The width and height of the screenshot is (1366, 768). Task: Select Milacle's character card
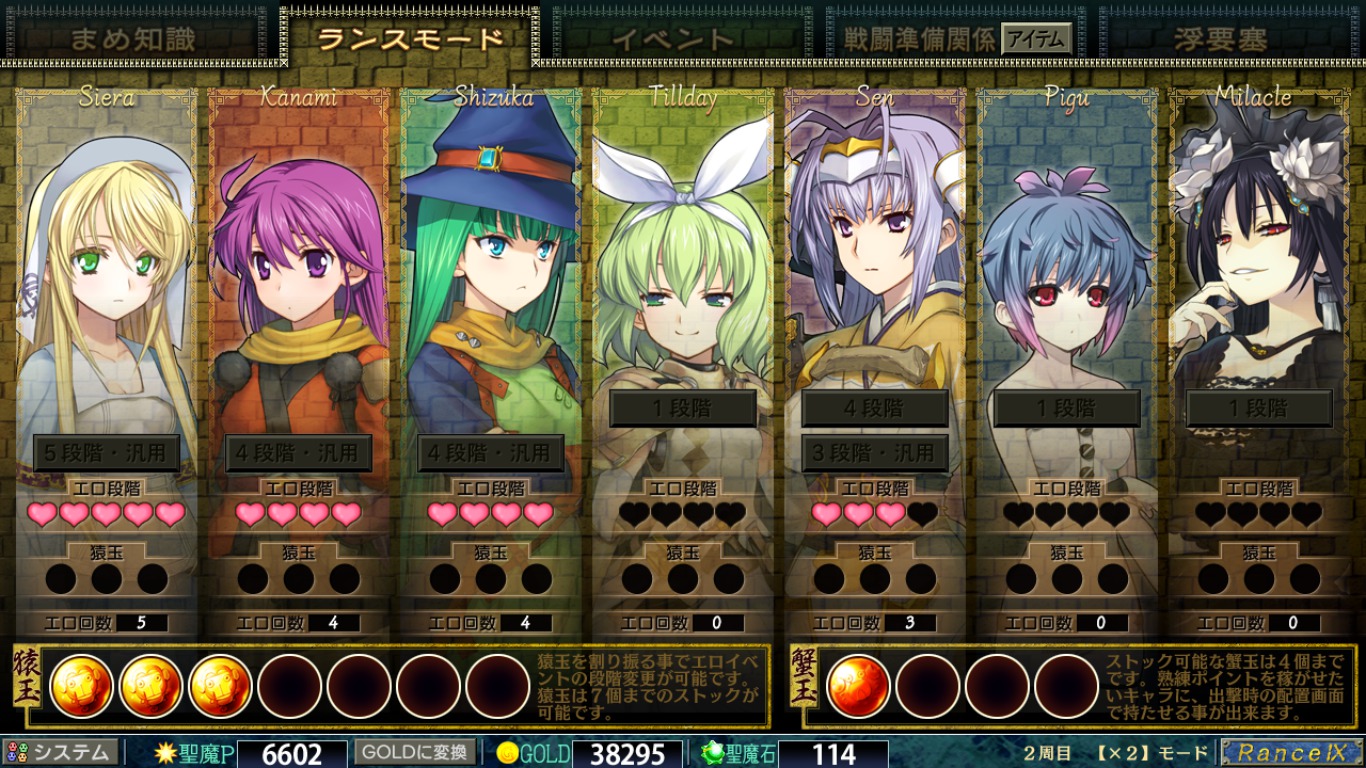coord(1258,260)
